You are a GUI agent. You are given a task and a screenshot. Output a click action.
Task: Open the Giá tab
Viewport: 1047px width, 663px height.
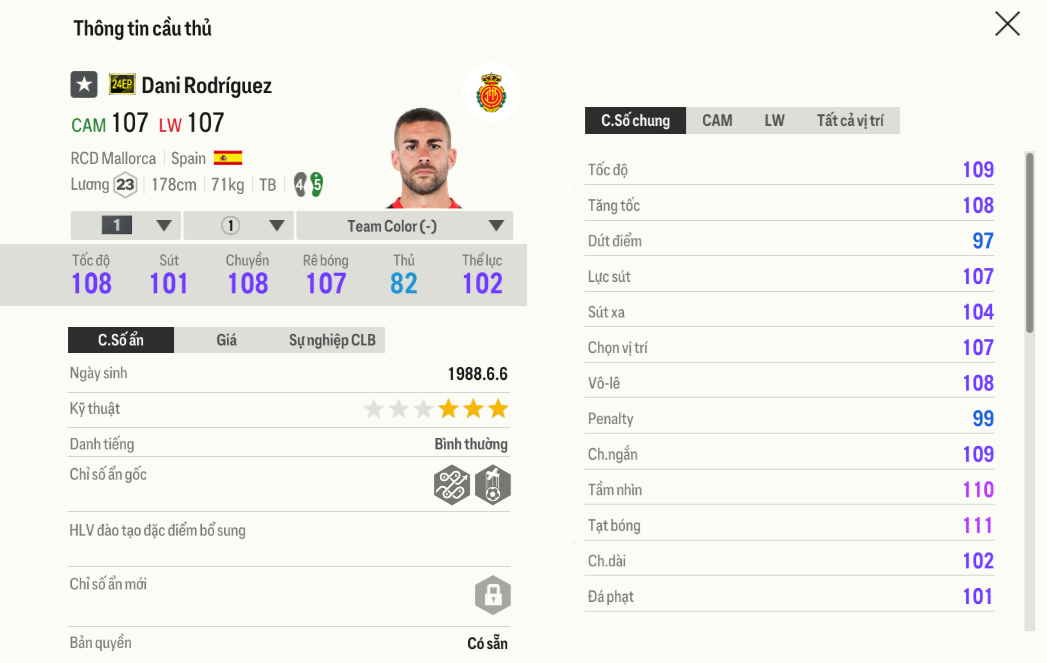point(227,340)
